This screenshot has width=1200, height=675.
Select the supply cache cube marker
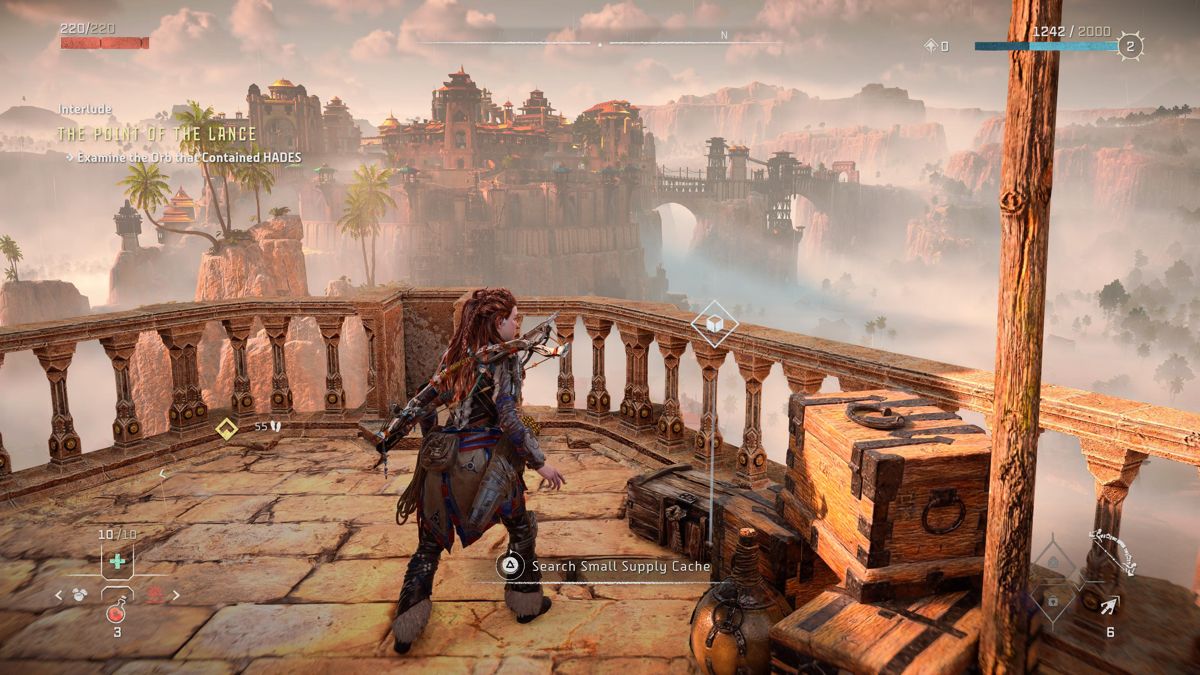click(715, 323)
